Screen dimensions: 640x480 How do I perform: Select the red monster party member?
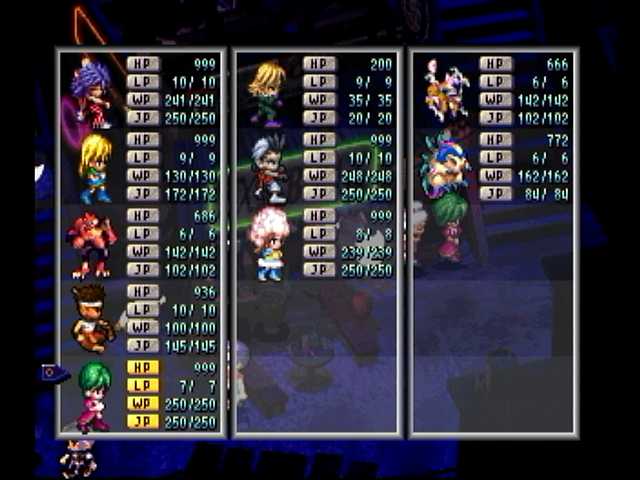[93, 244]
